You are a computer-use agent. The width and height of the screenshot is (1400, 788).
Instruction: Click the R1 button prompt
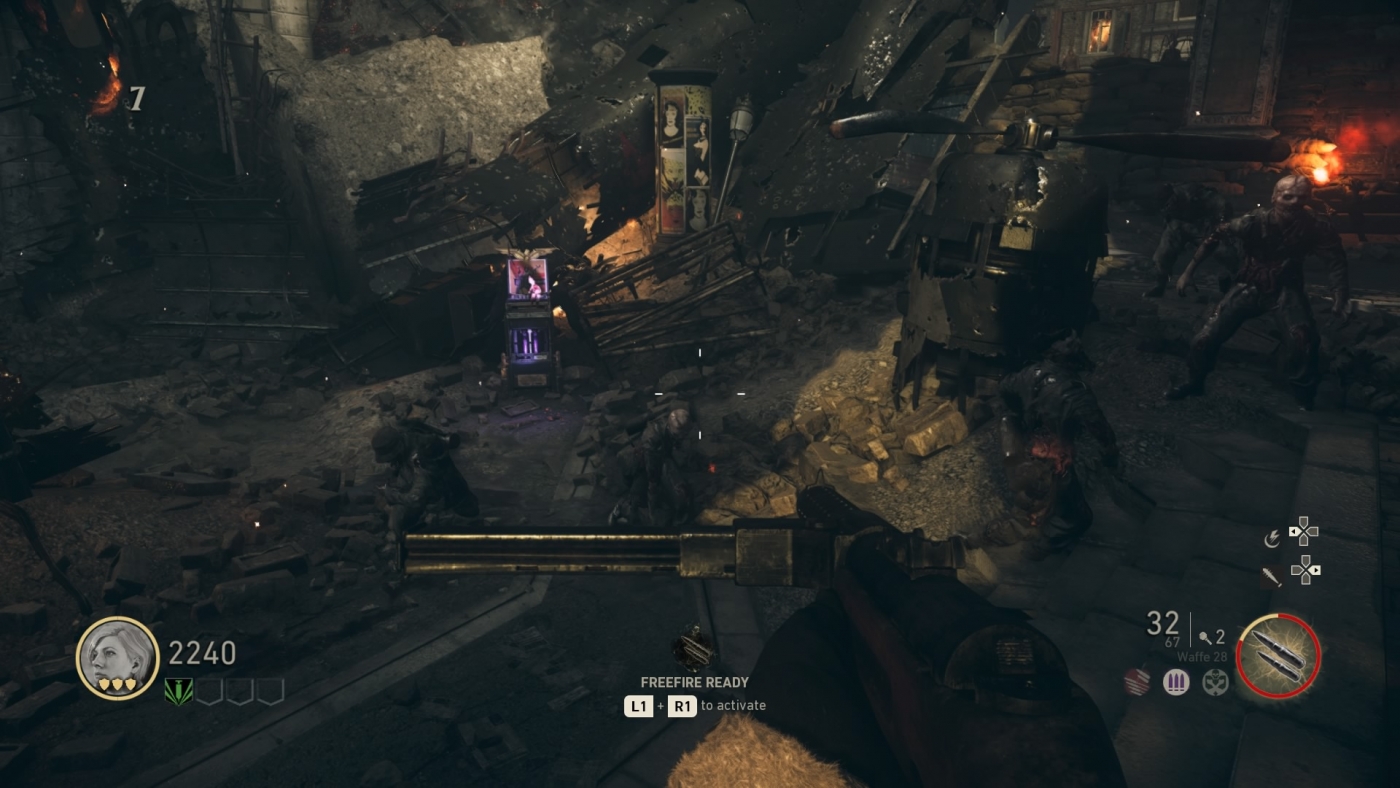(682, 705)
